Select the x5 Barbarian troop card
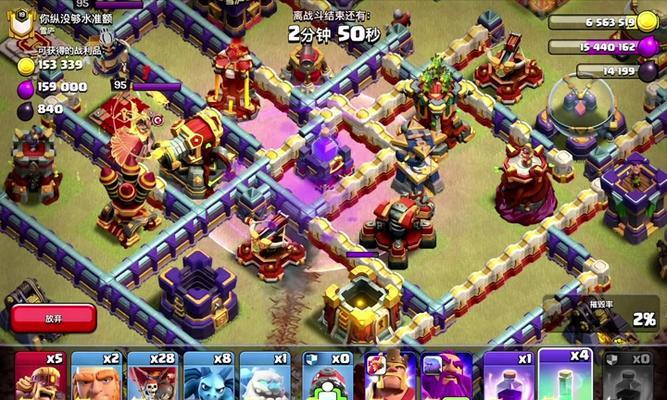Screen dimensions: 667x400 click(40, 376)
